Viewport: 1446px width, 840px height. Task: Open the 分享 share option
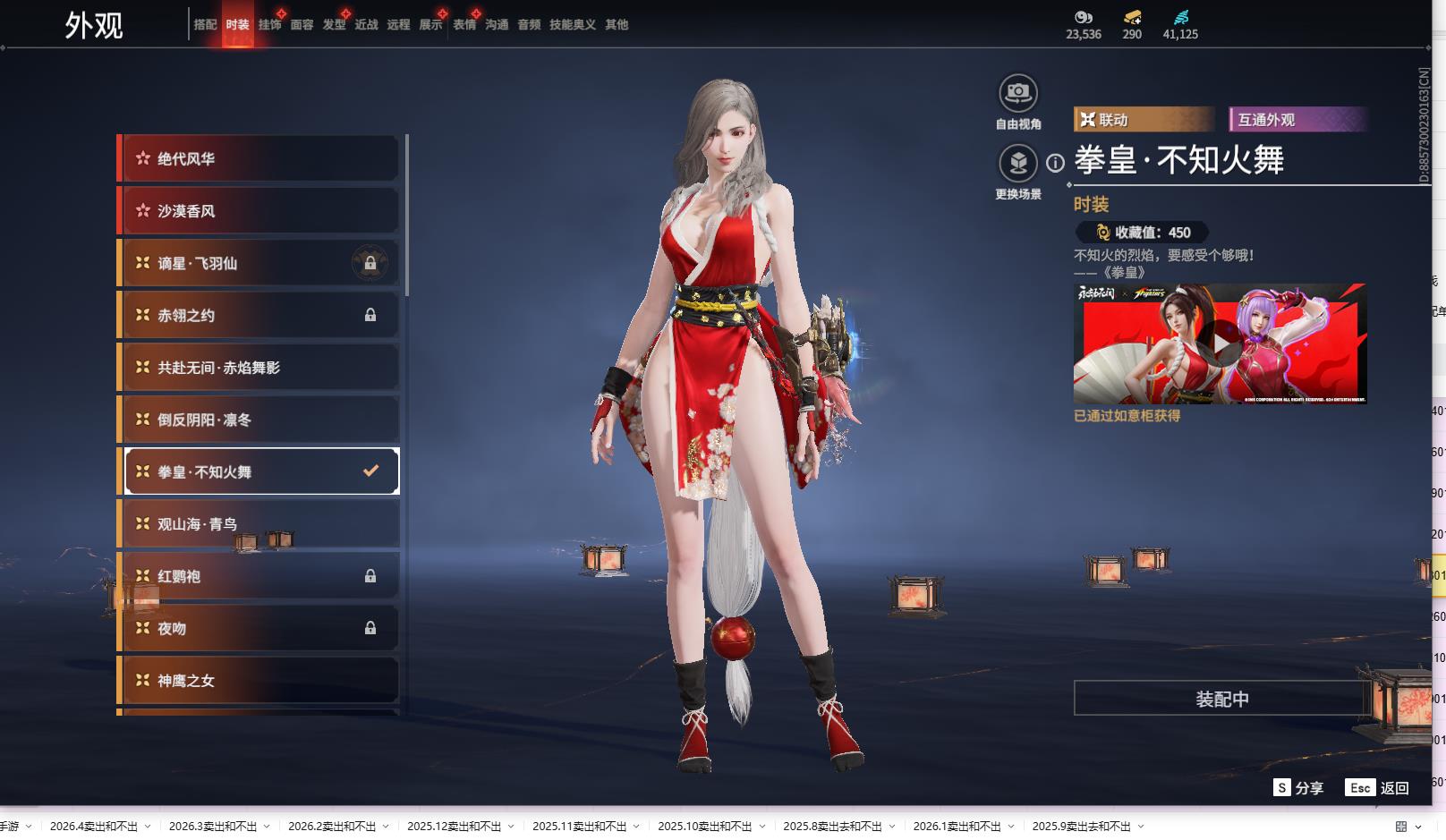pyautogui.click(x=1298, y=787)
